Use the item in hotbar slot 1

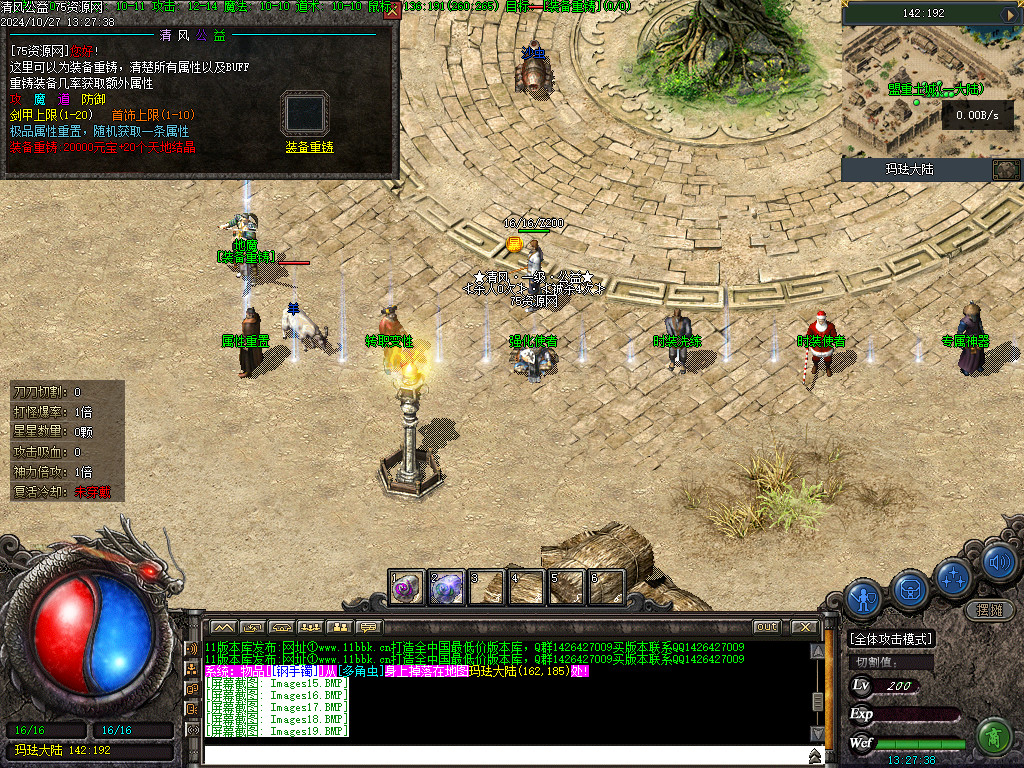click(x=406, y=587)
